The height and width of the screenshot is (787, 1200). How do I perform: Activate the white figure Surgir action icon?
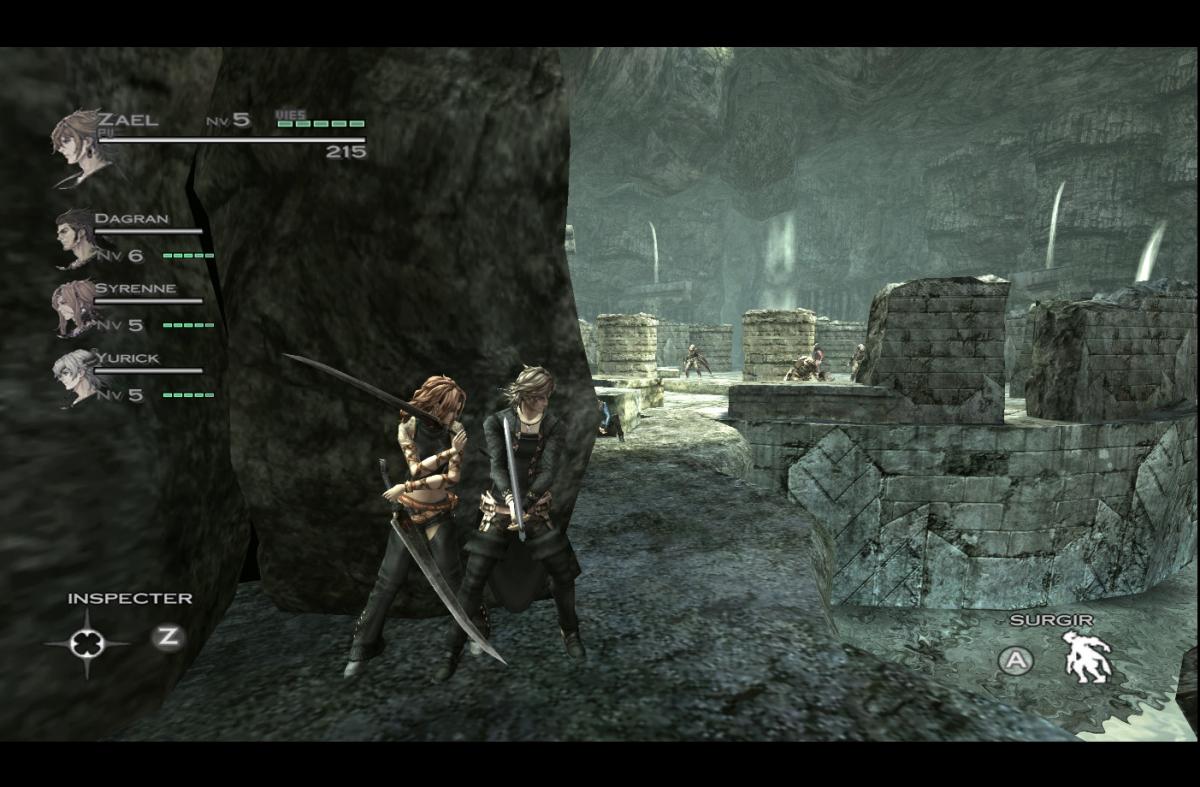pos(1087,657)
